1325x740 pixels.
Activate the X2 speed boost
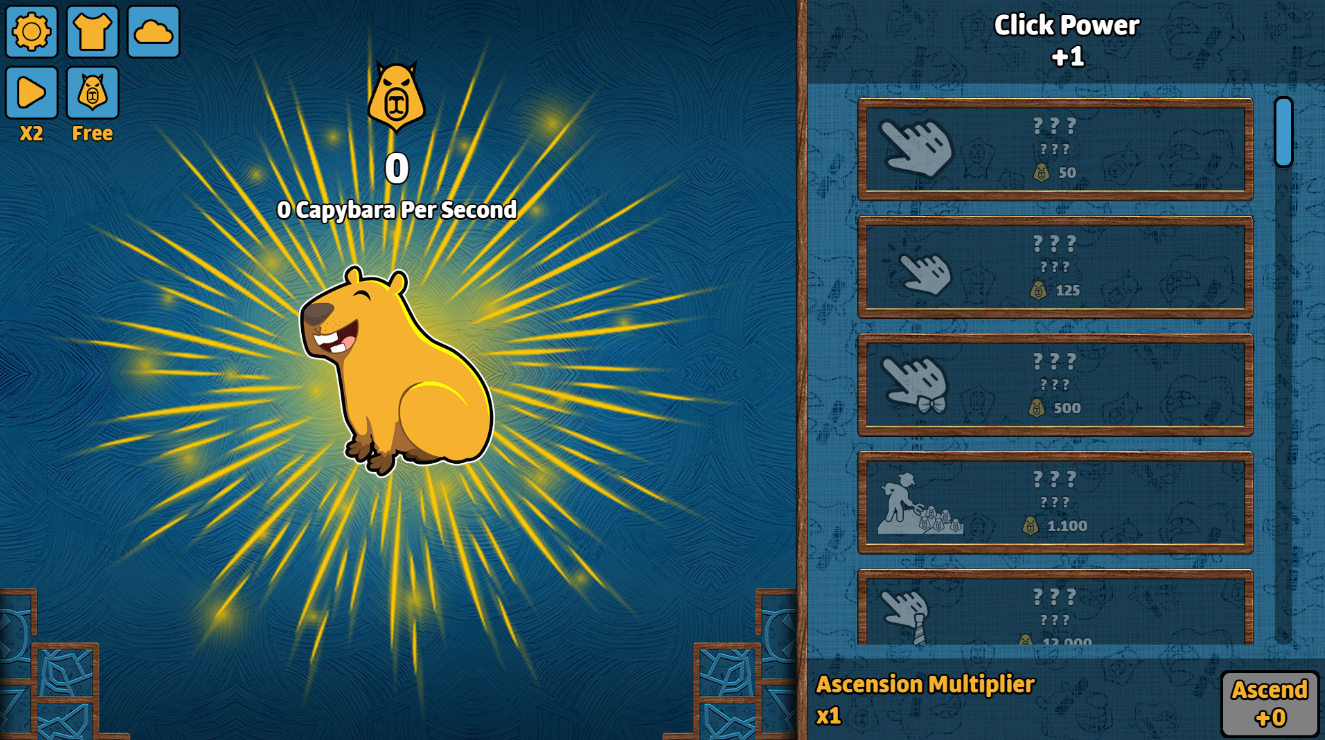(31, 91)
